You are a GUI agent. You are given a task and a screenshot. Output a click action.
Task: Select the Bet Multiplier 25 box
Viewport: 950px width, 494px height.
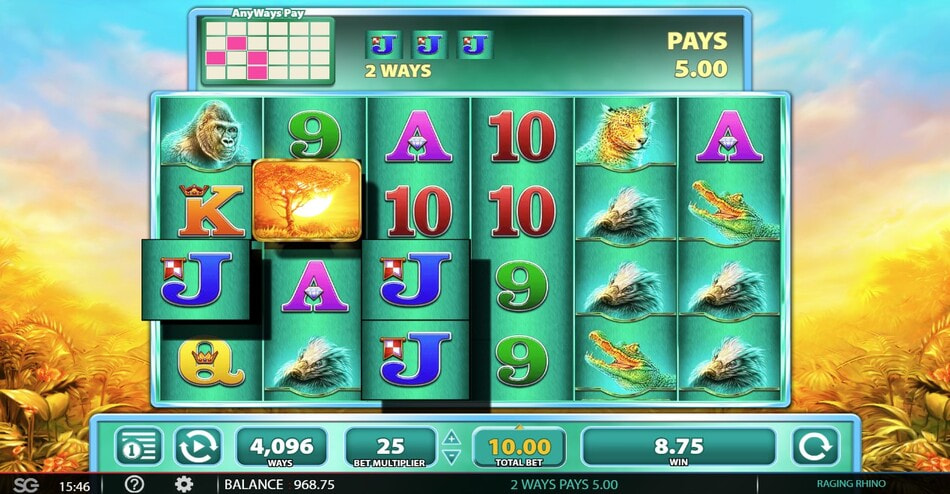point(390,446)
